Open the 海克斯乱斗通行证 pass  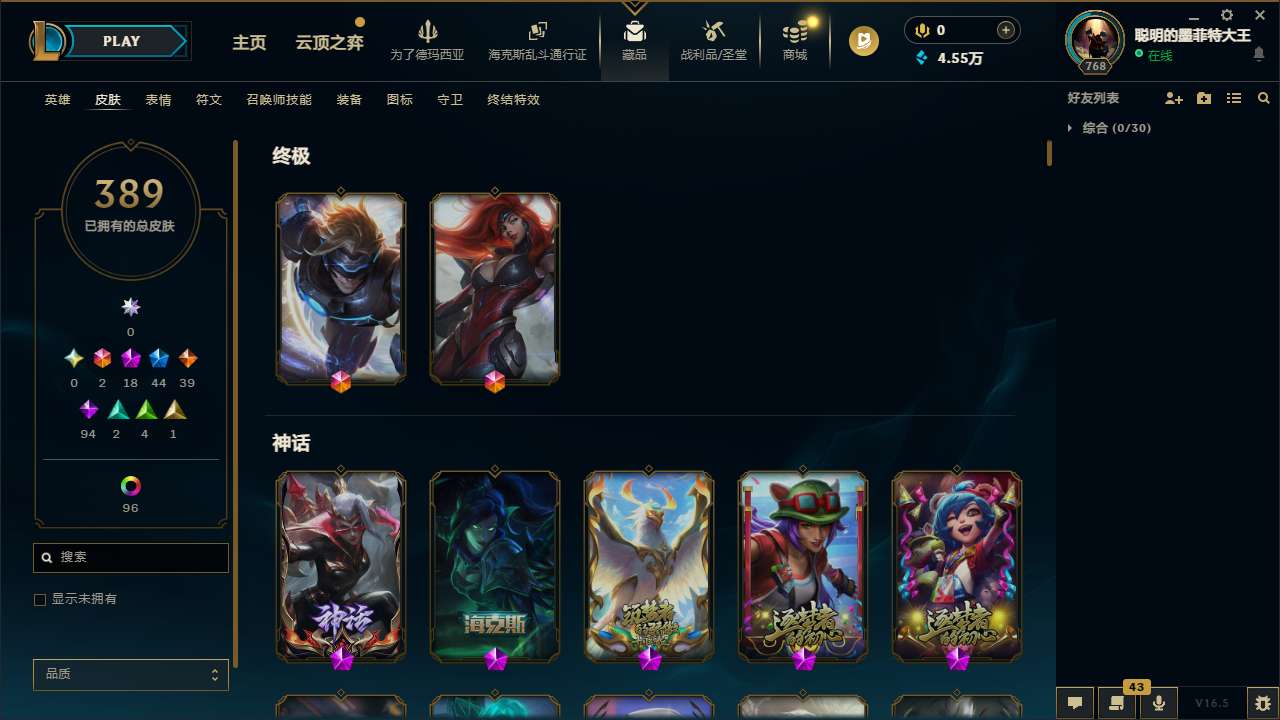pyautogui.click(x=537, y=43)
